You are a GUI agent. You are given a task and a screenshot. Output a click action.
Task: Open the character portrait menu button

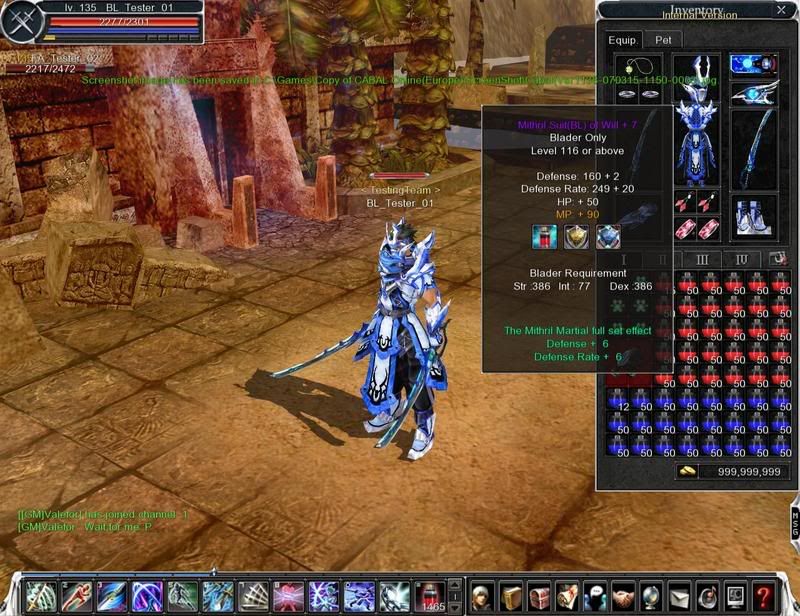tap(483, 595)
